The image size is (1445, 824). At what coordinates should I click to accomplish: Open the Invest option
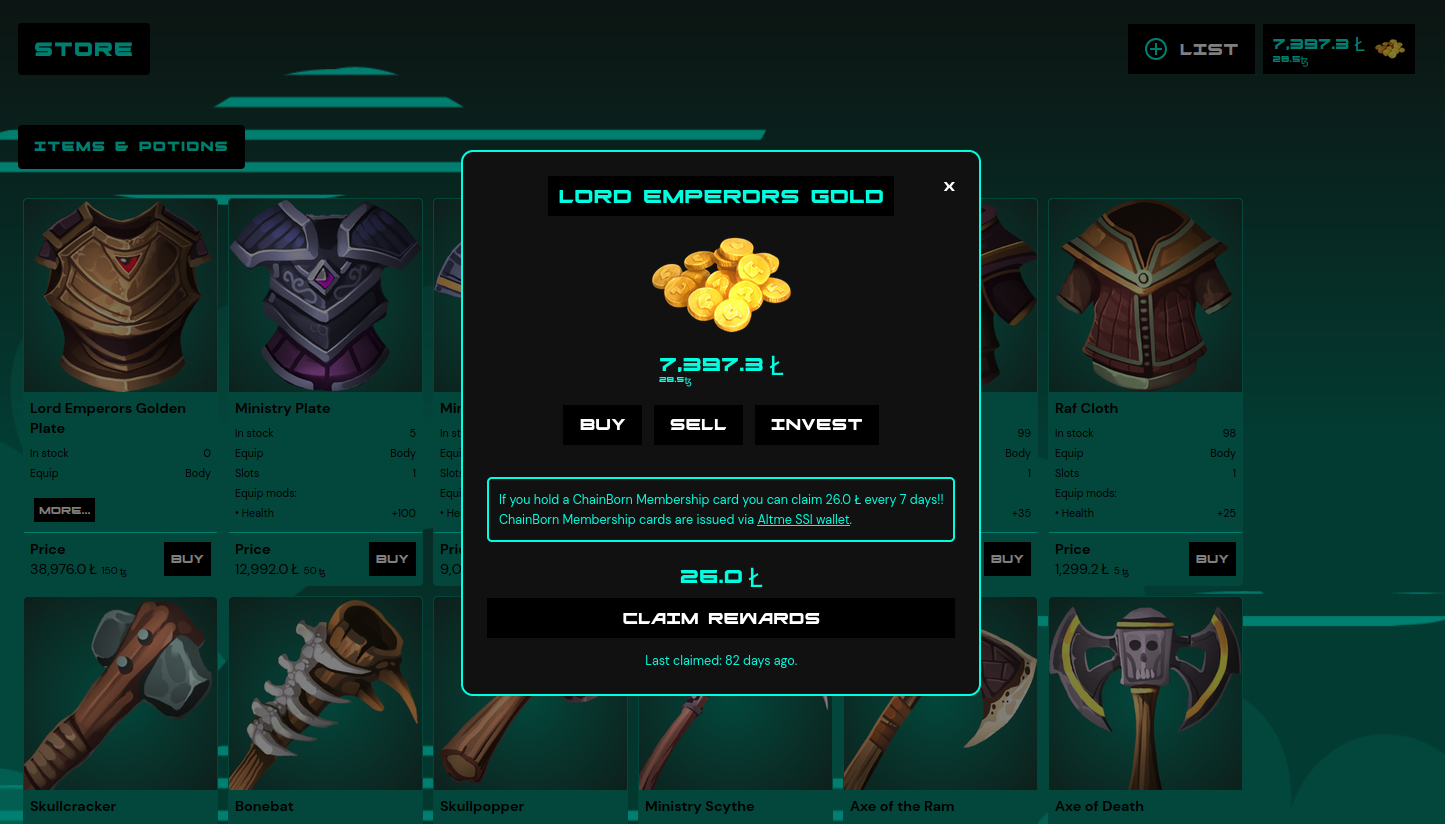pyautogui.click(x=816, y=425)
